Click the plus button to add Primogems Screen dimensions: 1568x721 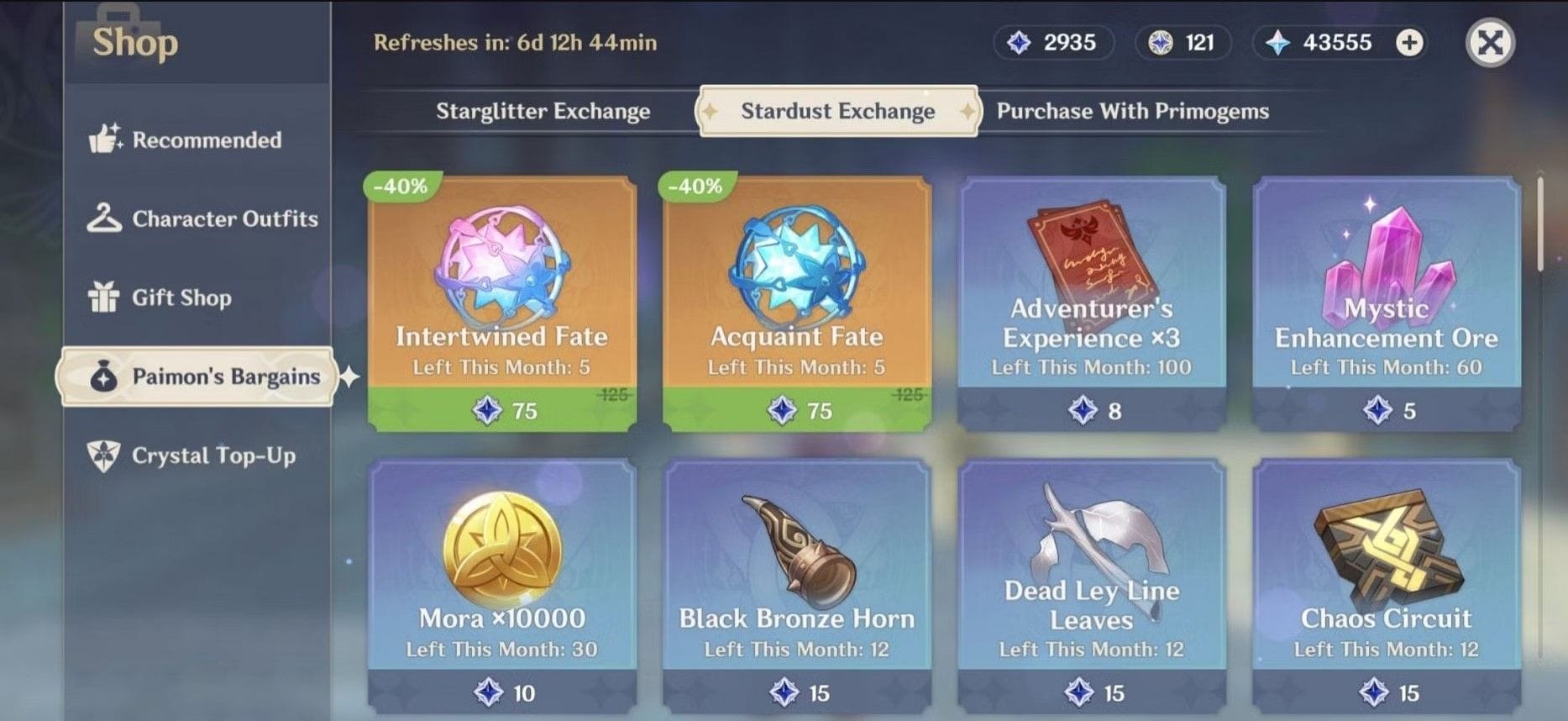click(x=1409, y=43)
